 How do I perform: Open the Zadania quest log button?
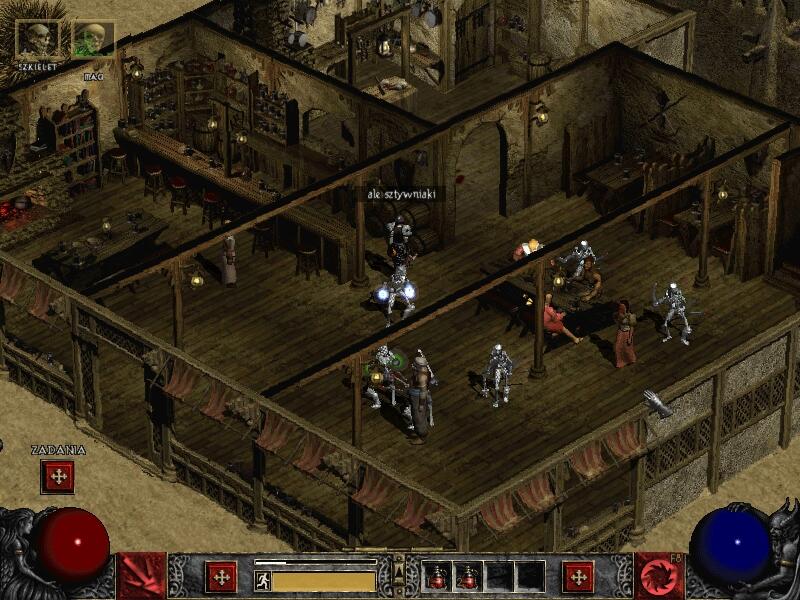[x=58, y=476]
